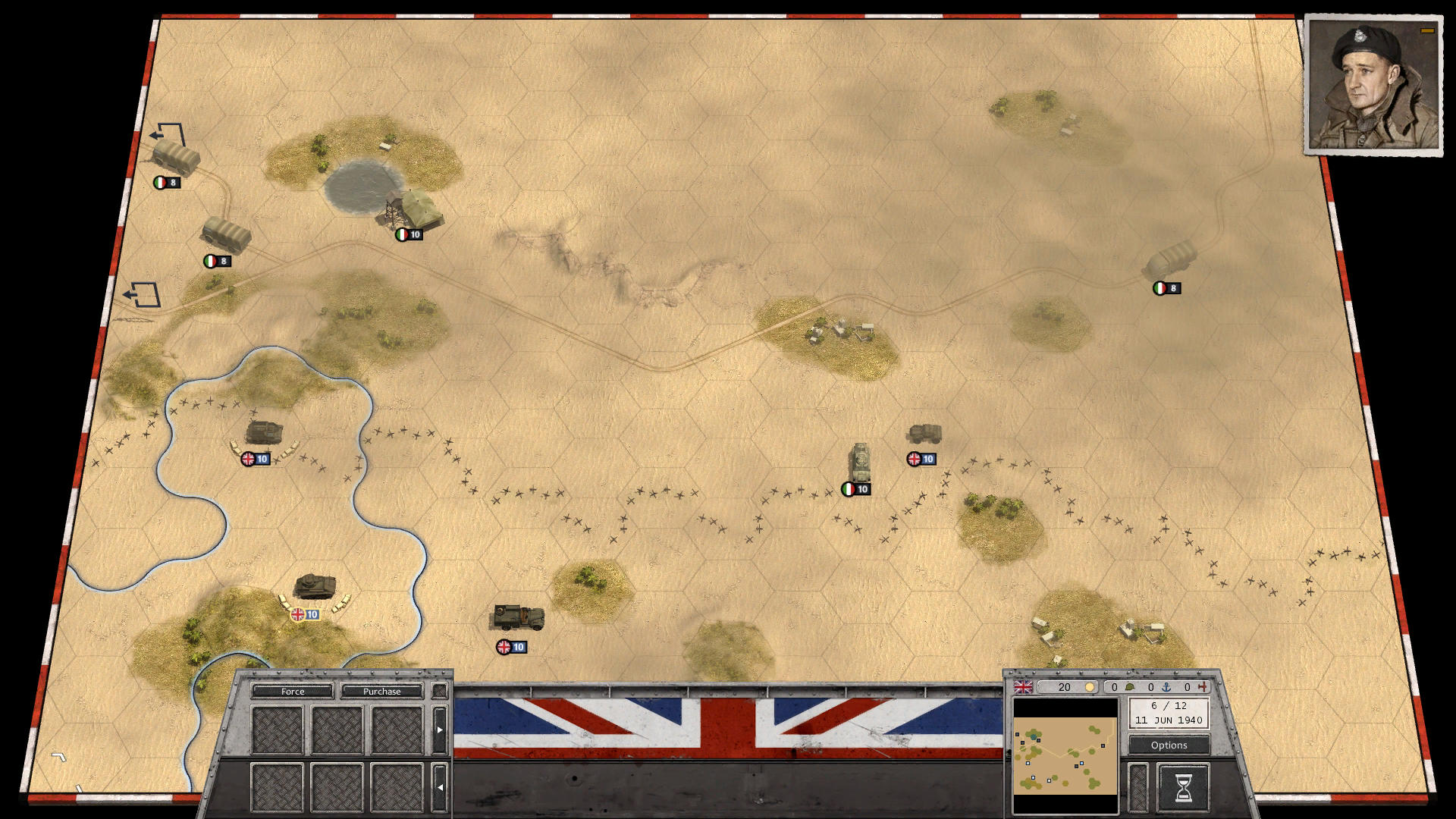Click the red aircraft air points icon
This screenshot has width=1456, height=819.
coord(1201,686)
